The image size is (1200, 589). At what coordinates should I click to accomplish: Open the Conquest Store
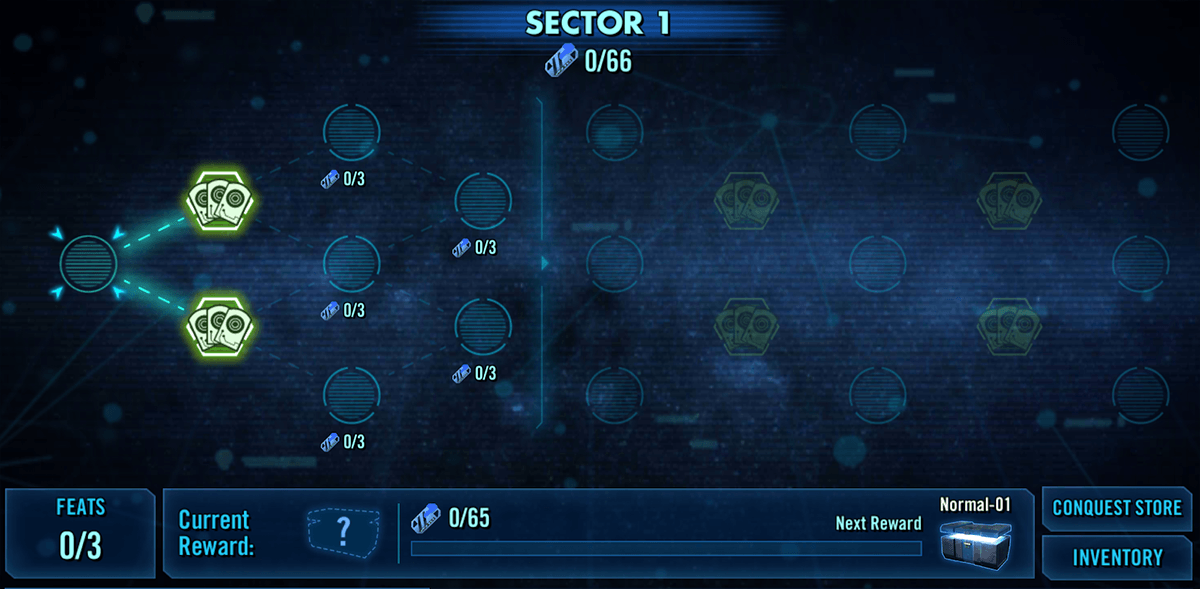[1117, 508]
